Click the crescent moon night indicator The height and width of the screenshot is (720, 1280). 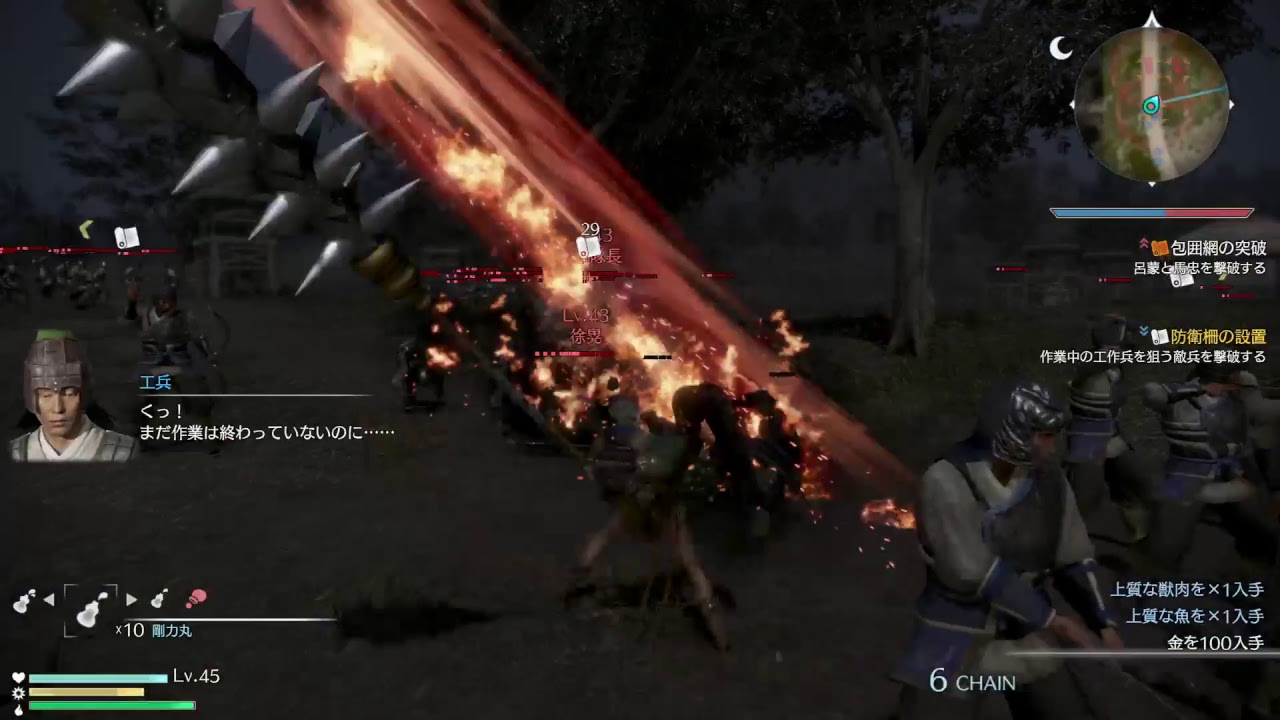point(1061,47)
